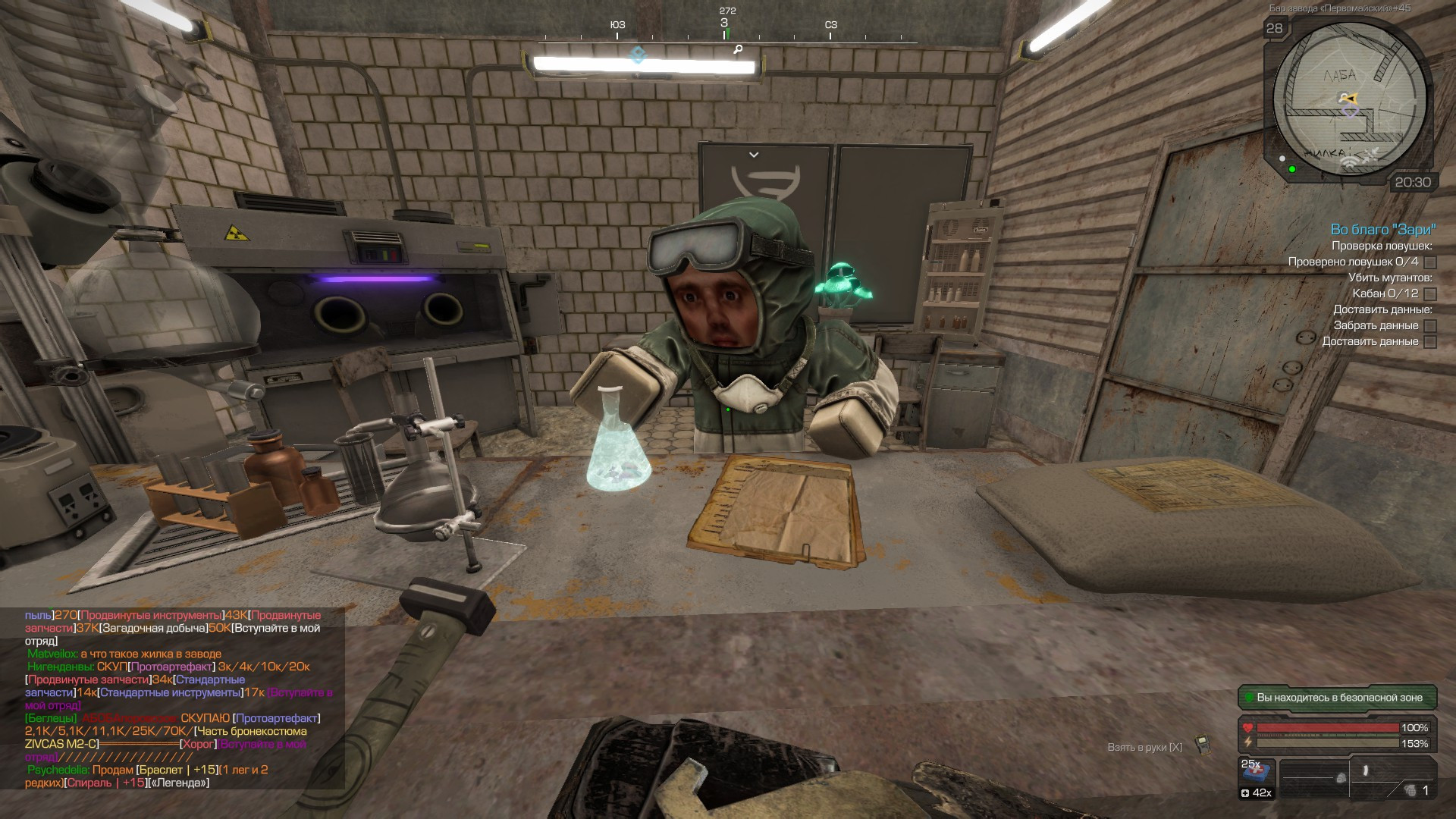Open the "Во благо "Зари"" quest title
Screen dimensions: 1456x819
click(x=1383, y=229)
